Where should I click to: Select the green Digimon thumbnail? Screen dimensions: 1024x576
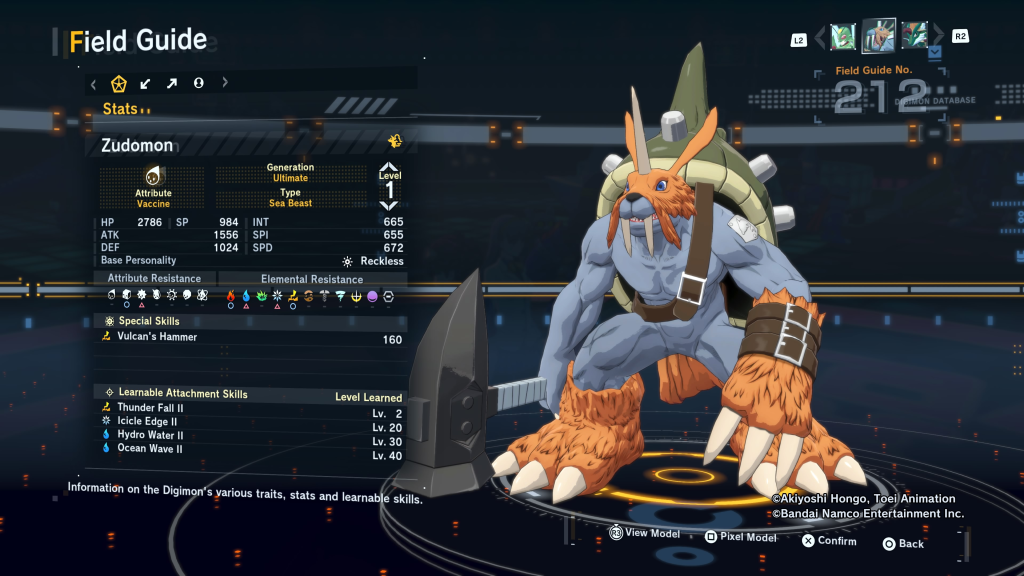pos(843,36)
